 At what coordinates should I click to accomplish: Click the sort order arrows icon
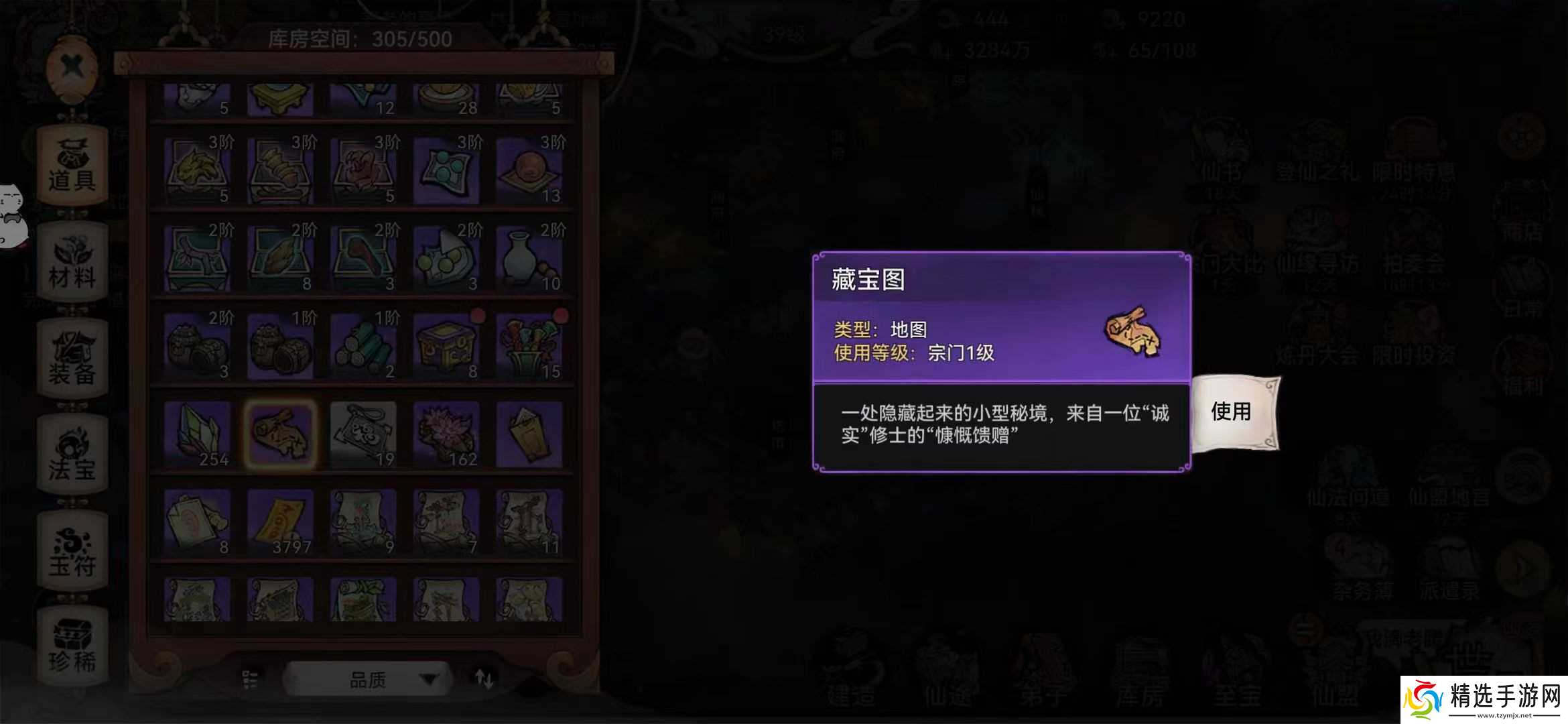pos(485,678)
